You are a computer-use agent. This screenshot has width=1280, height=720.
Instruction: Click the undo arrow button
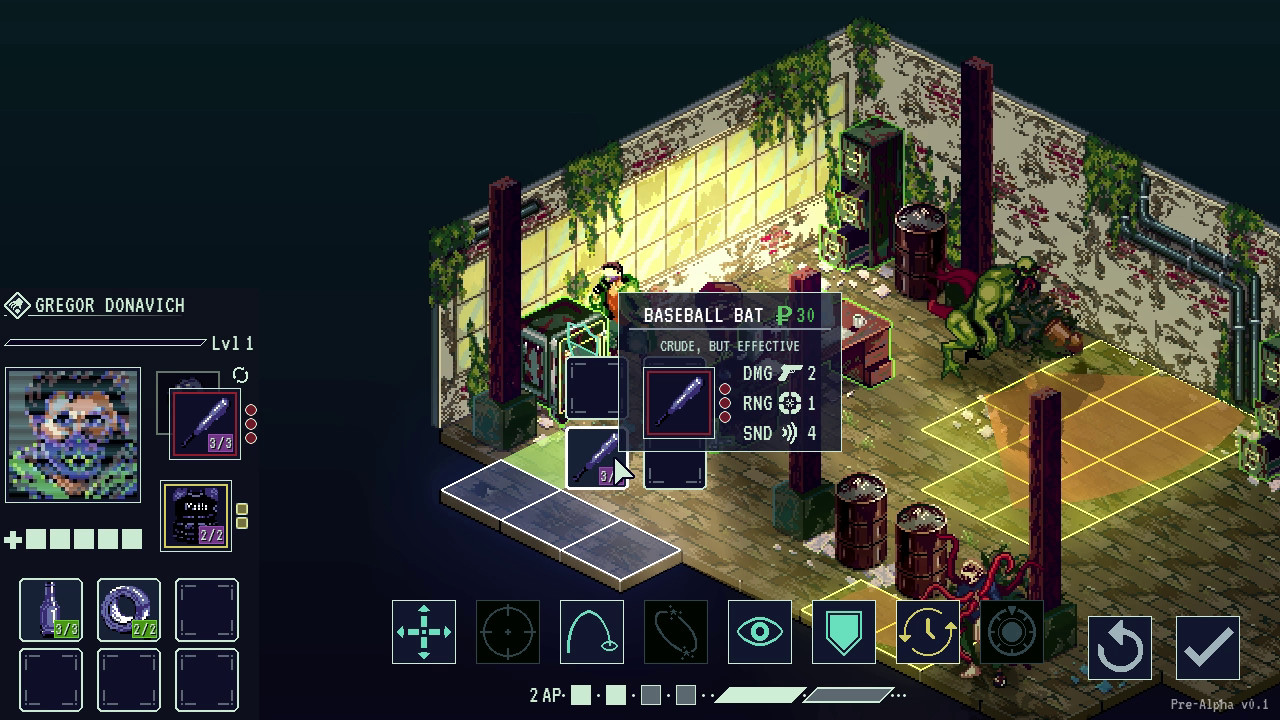pyautogui.click(x=1120, y=648)
